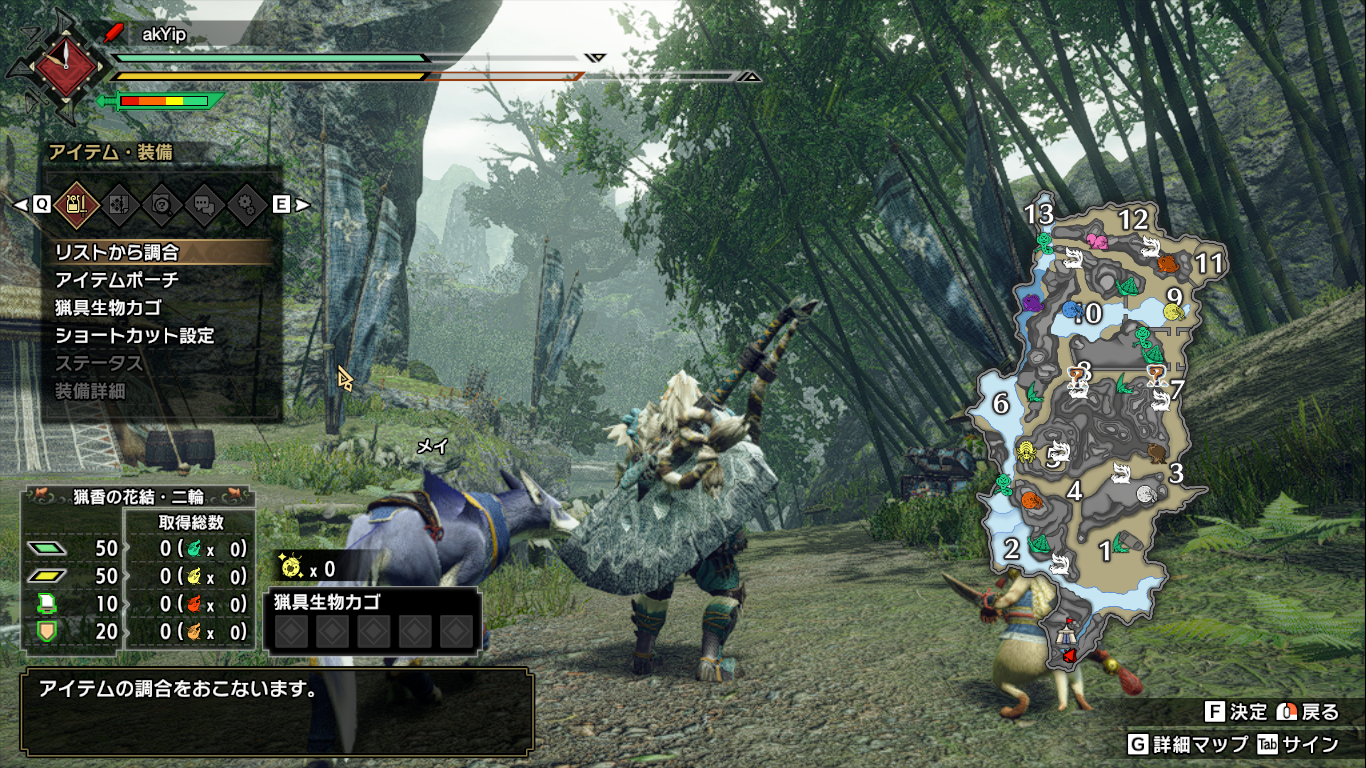Choose 猟具生物カゴ menu entry
The height and width of the screenshot is (768, 1366).
click(108, 308)
